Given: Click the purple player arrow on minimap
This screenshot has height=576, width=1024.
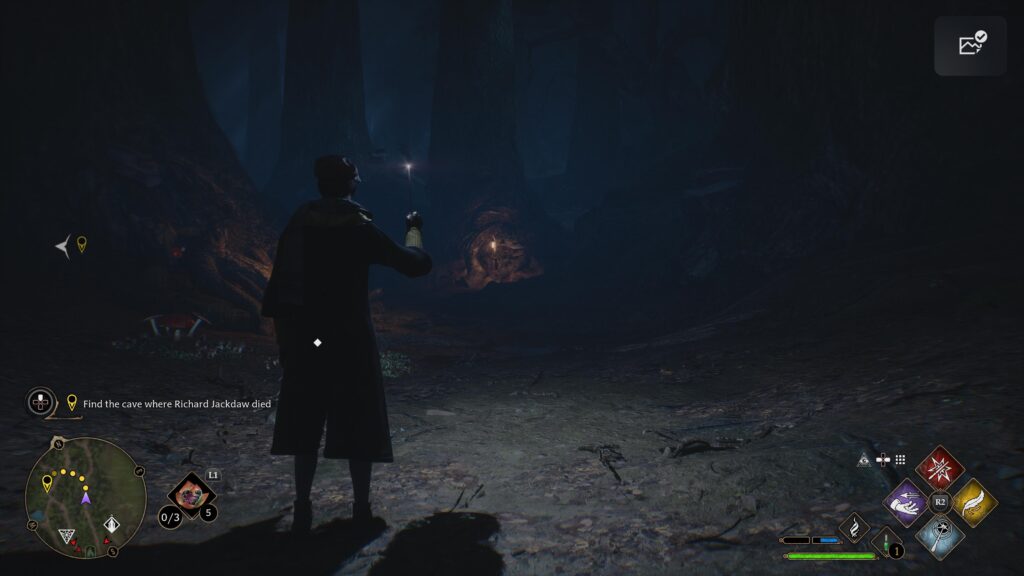Looking at the screenshot, I should coord(85,497).
